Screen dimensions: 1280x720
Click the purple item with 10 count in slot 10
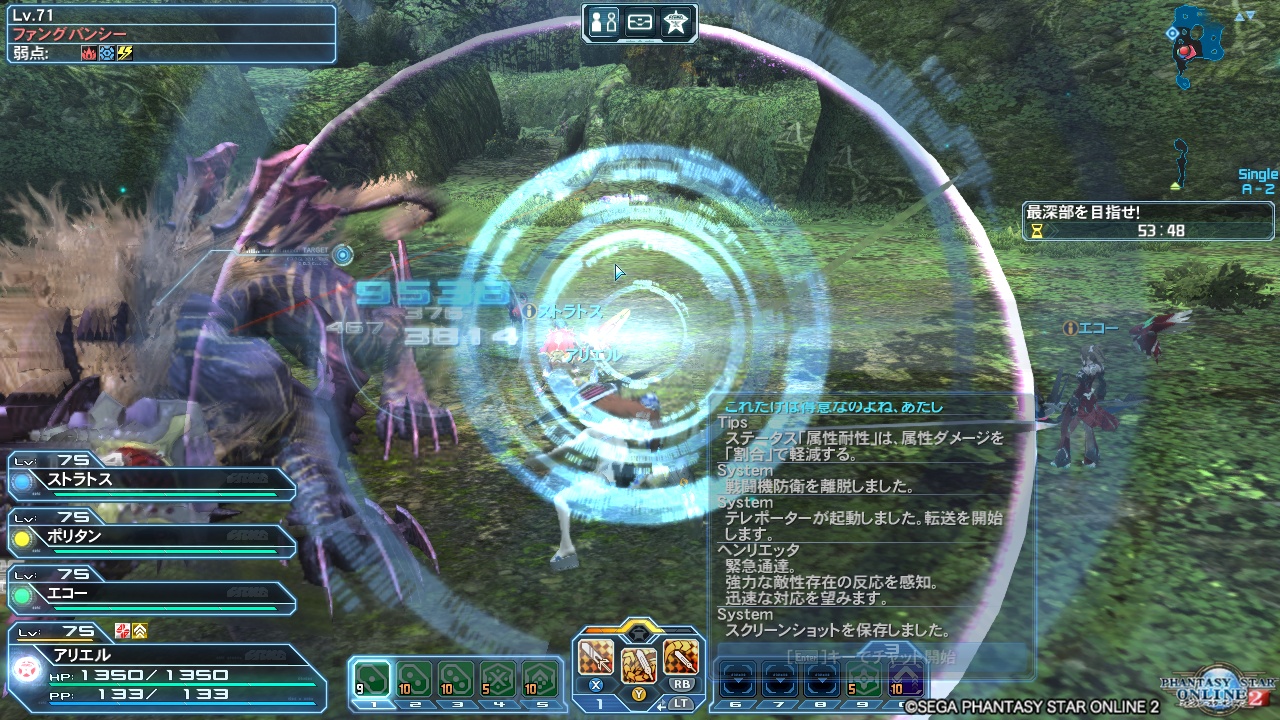tap(904, 679)
